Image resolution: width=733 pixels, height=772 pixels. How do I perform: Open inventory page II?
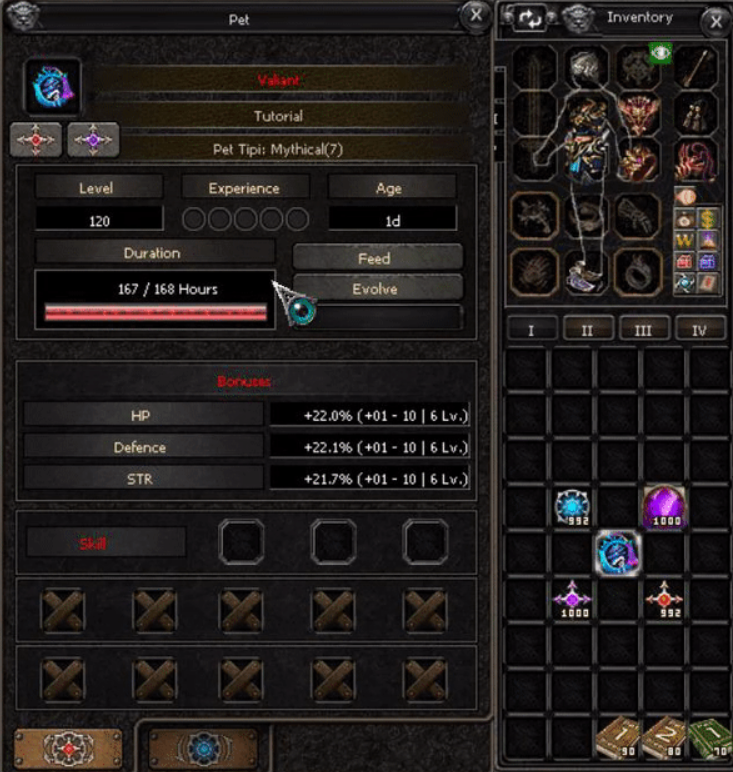click(x=588, y=330)
